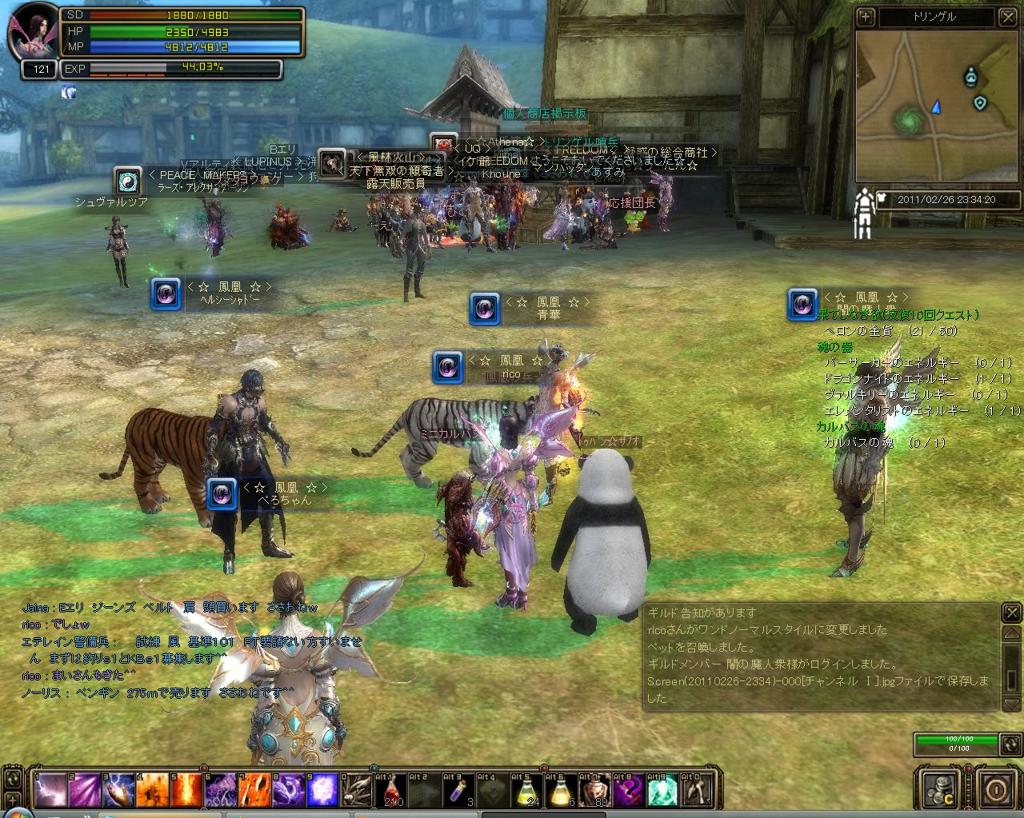Image resolution: width=1024 pixels, height=818 pixels.
Task: Activate the cyan crystal item on the hotbar
Action: coord(662,790)
